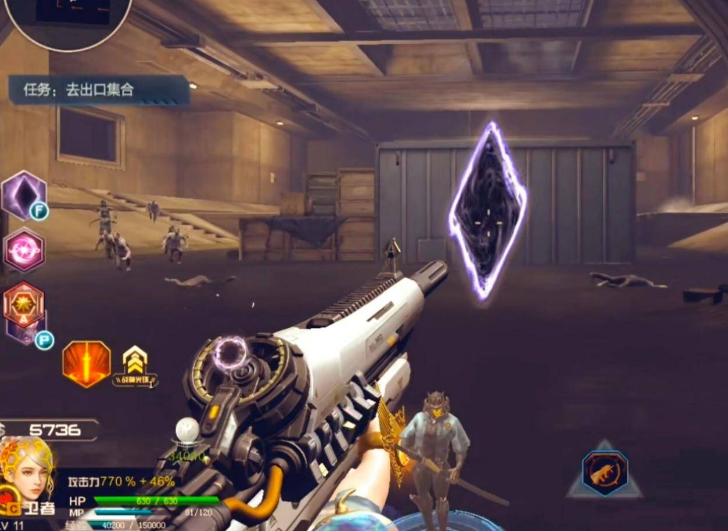Open the blonde character portrait
Viewport: 728px width, 531px height.
(x=28, y=470)
